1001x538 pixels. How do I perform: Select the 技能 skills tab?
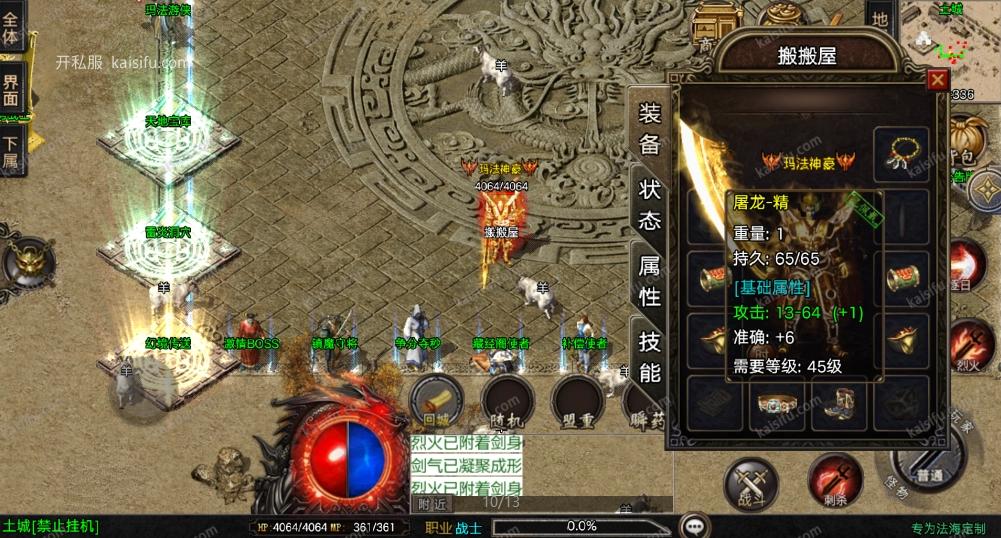650,357
